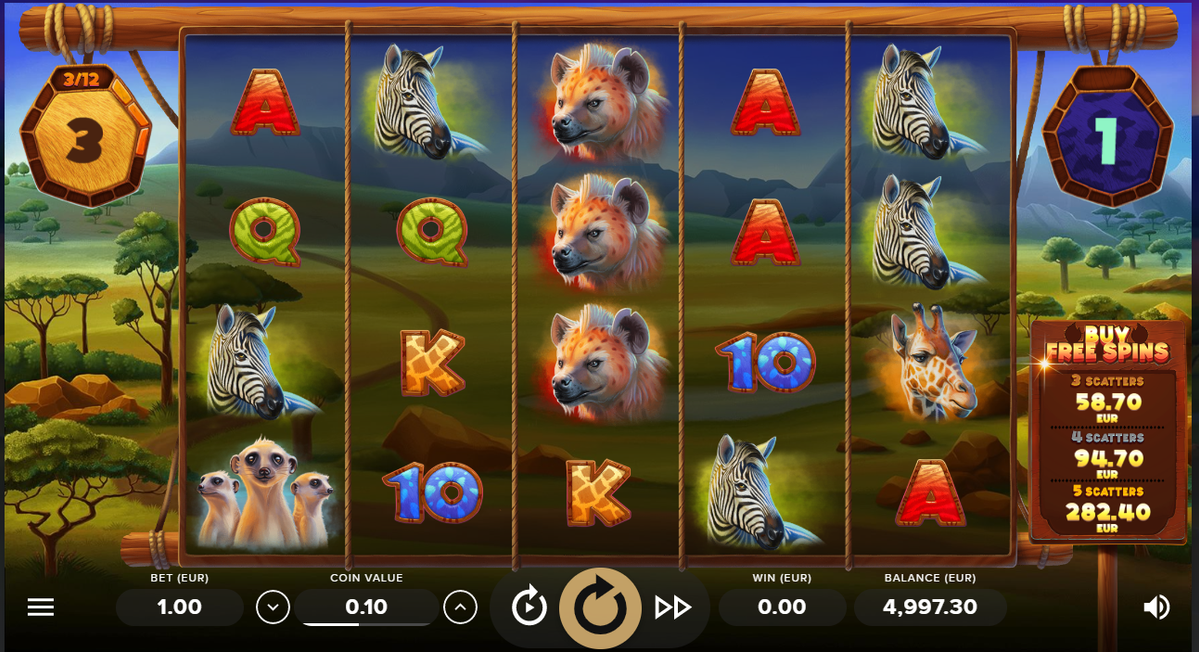Buy free spins with 3 scatters

click(1107, 401)
